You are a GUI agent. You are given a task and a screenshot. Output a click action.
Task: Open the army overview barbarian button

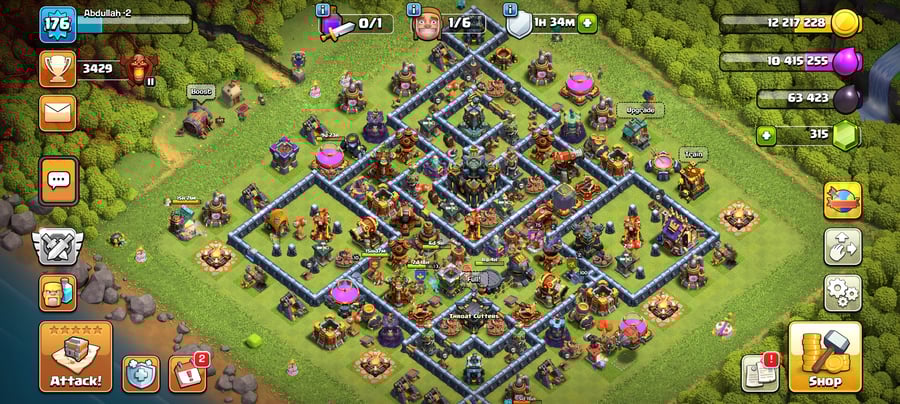pyautogui.click(x=57, y=292)
